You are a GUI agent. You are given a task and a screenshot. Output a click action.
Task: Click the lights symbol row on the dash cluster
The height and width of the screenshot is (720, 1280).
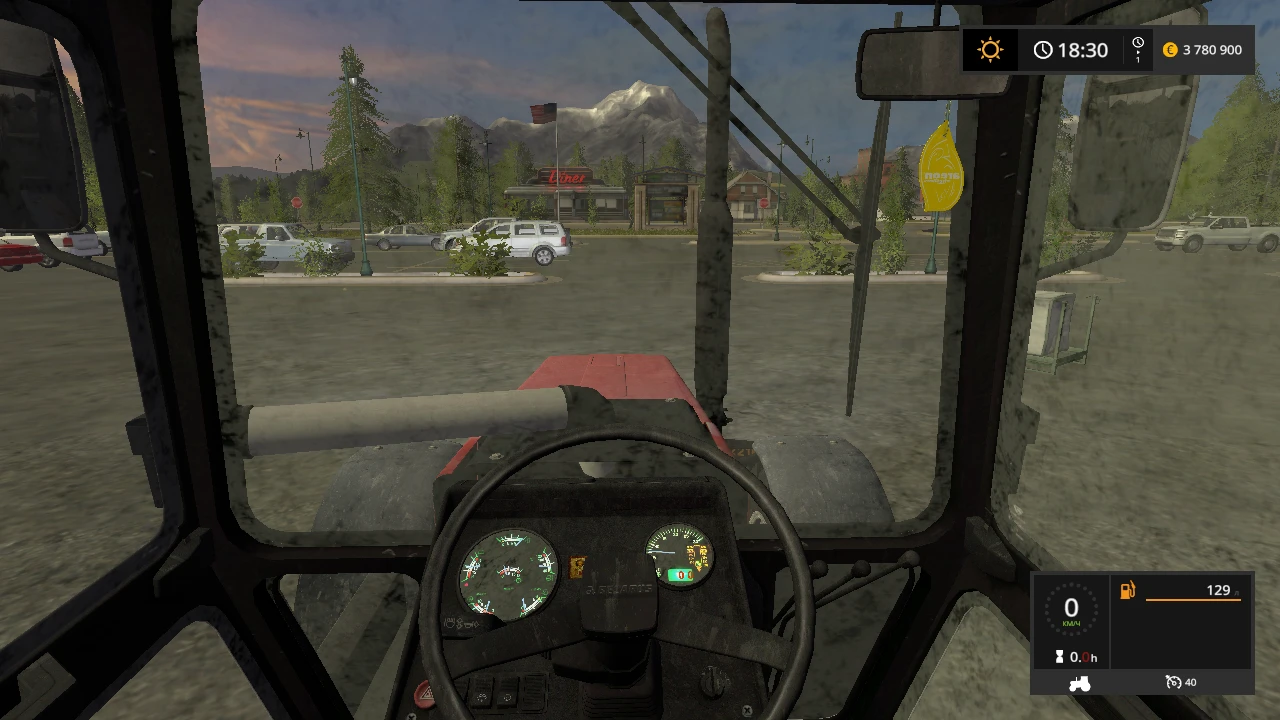point(463,624)
